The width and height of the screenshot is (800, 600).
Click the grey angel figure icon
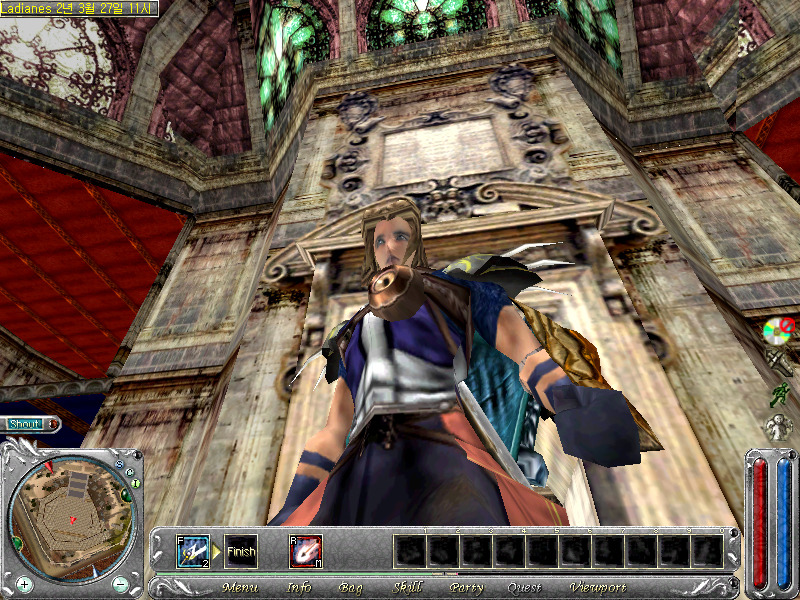[778, 427]
